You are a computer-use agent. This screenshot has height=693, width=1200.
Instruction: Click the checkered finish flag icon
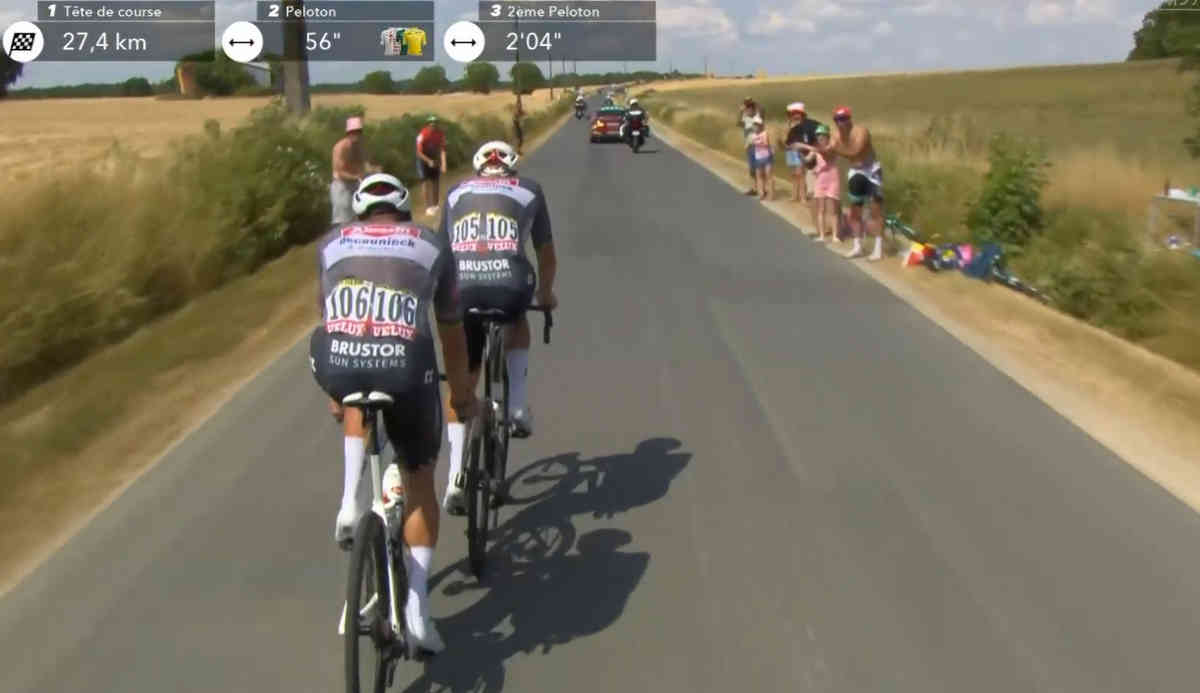[22, 42]
